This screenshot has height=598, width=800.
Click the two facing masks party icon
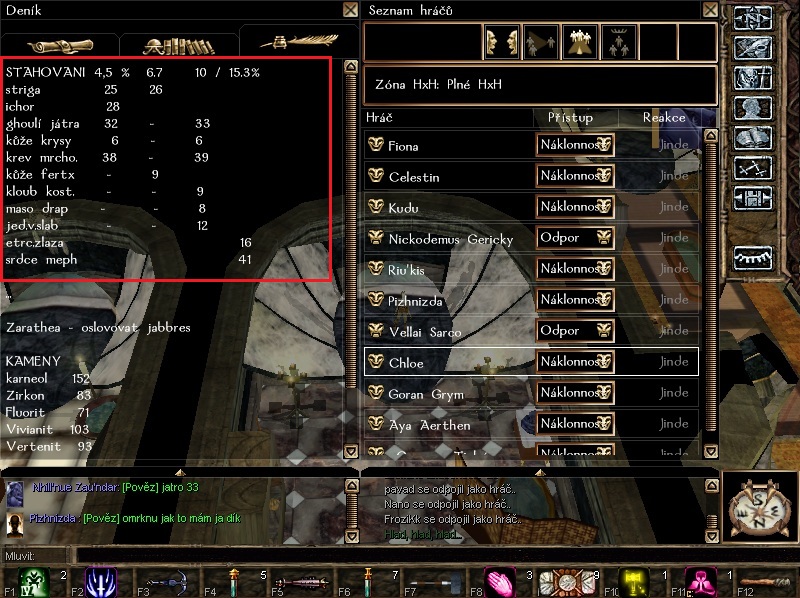point(502,43)
